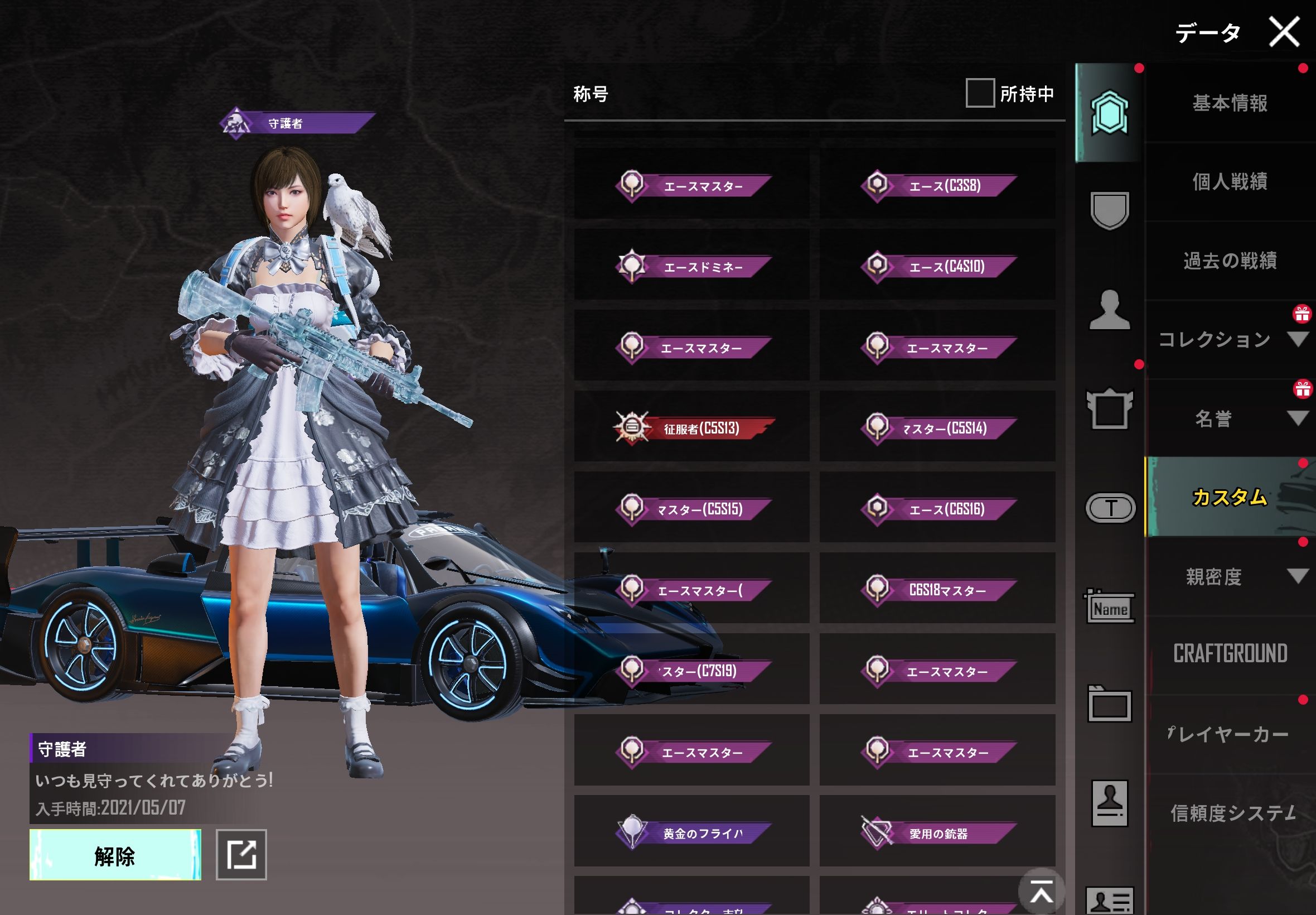This screenshot has width=1316, height=915.
Task: Toggle the 所持中 owned filter checkbox
Action: coord(980,93)
